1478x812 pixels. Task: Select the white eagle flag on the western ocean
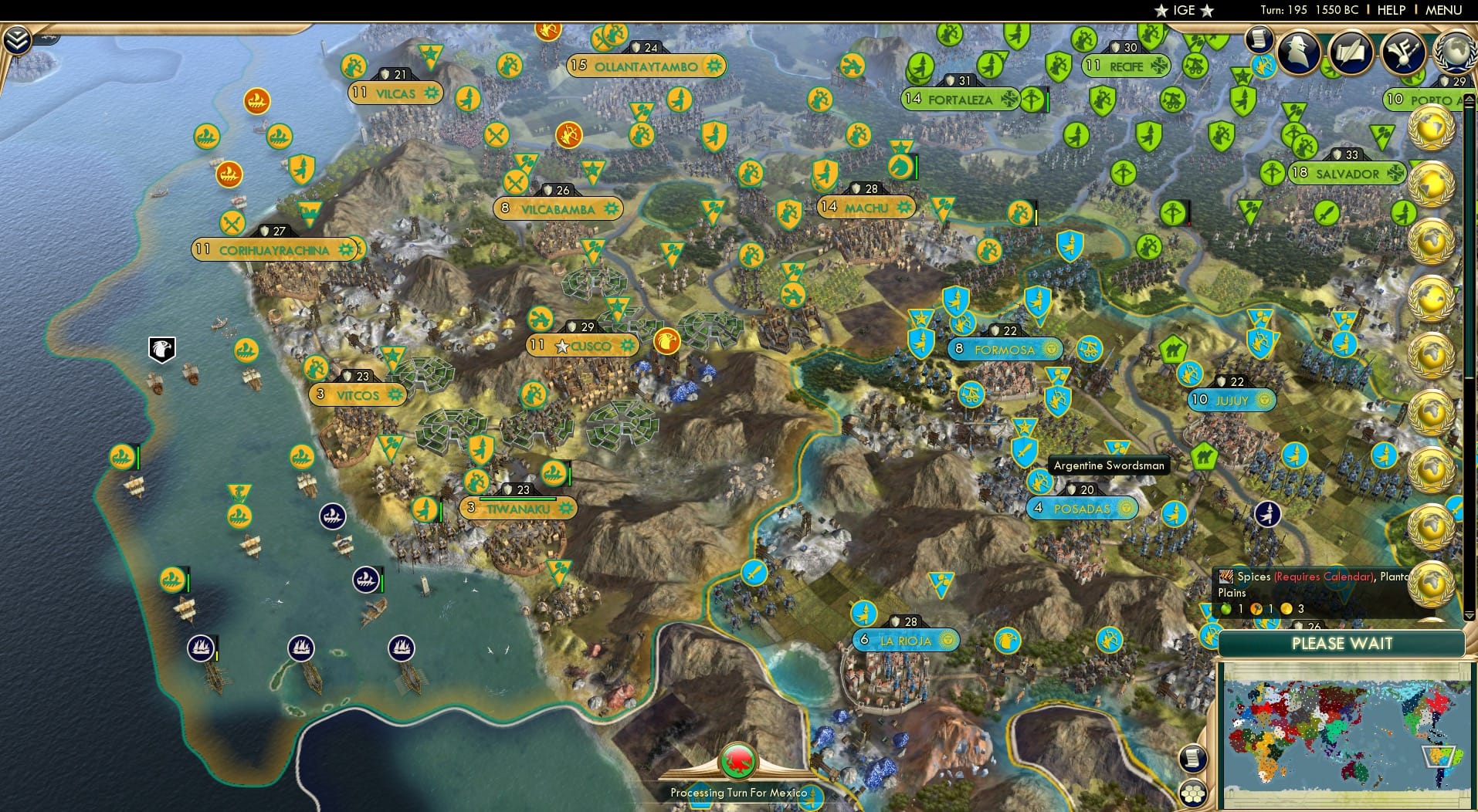coord(161,350)
